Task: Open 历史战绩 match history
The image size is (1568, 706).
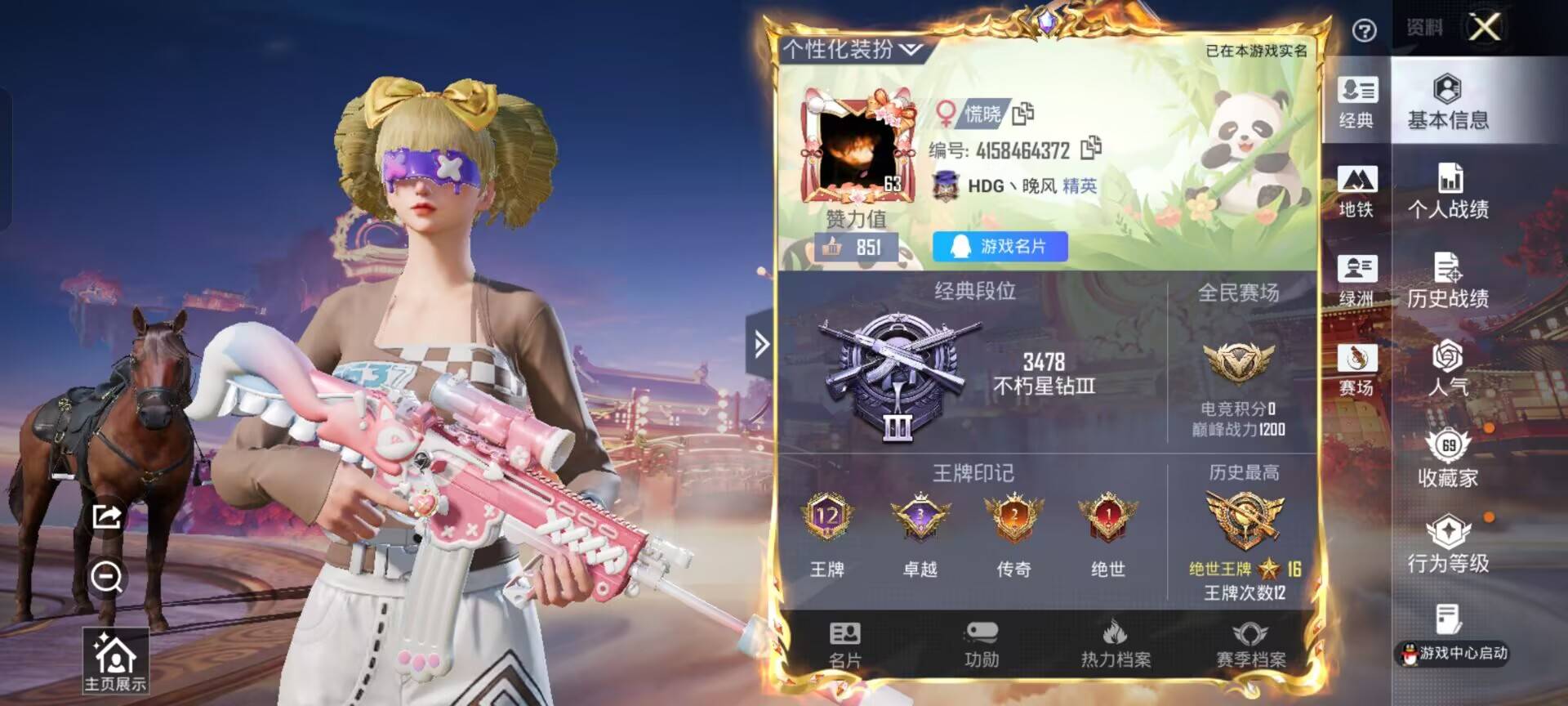Action: coord(1447,280)
